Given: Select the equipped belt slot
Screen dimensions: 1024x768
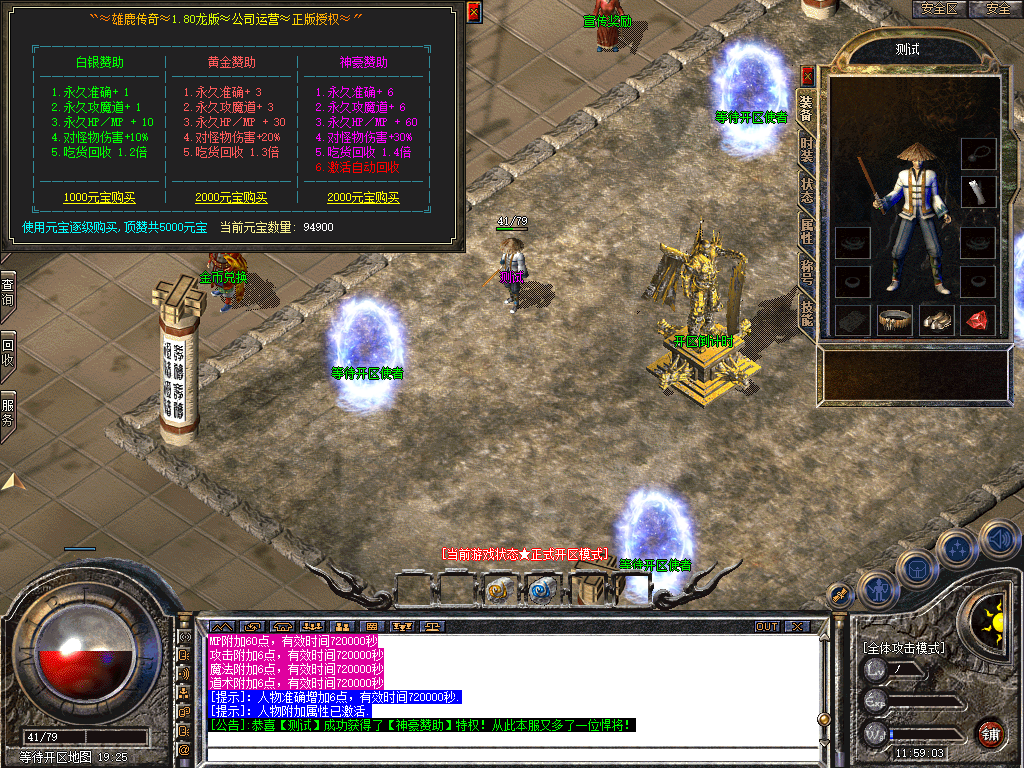Looking at the screenshot, I should (894, 320).
